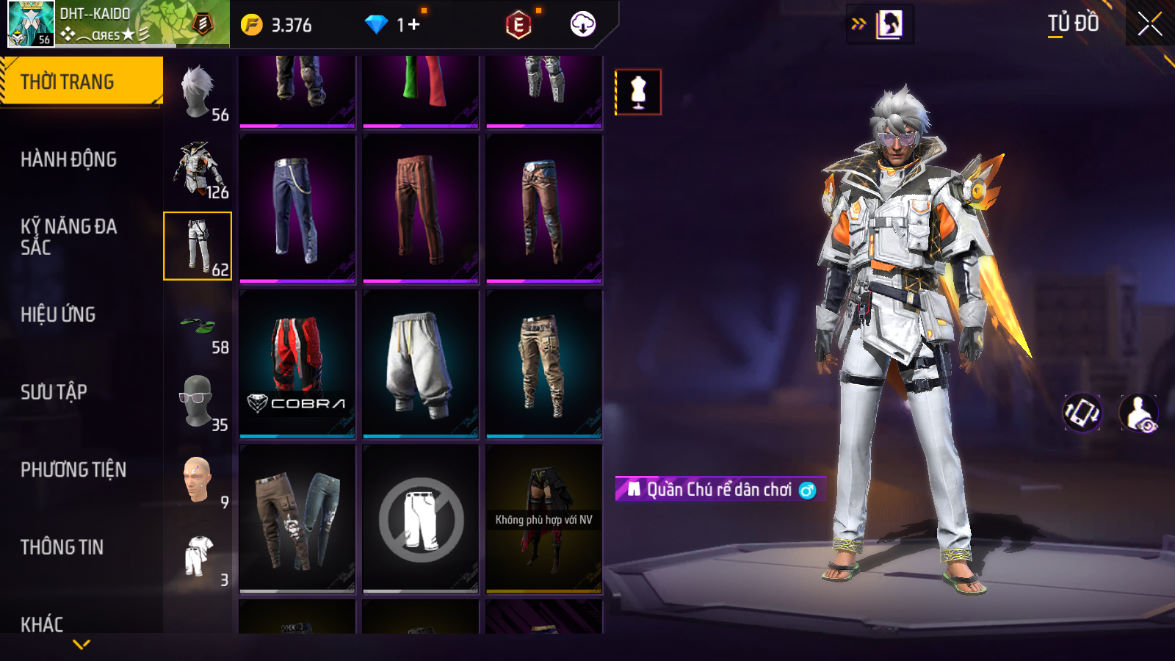This screenshot has width=1175, height=661.
Task: Choose the masked head accessory subcategory
Action: click(197, 401)
